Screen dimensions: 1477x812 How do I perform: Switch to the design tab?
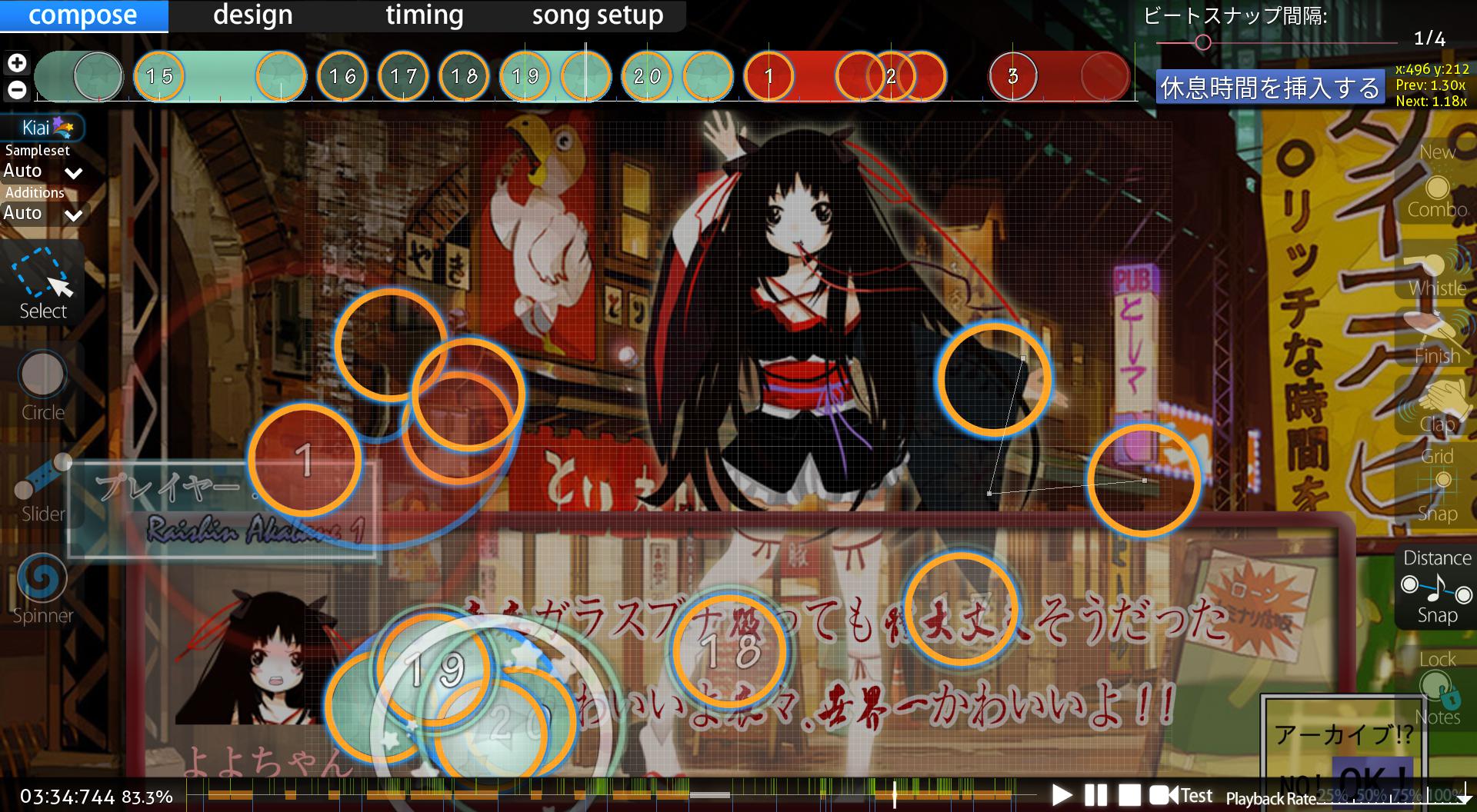(x=252, y=15)
